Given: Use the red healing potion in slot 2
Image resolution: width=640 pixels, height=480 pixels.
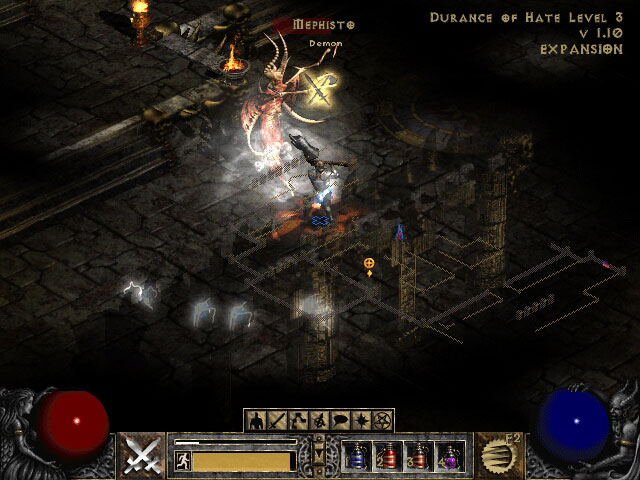Looking at the screenshot, I should pyautogui.click(x=389, y=458).
